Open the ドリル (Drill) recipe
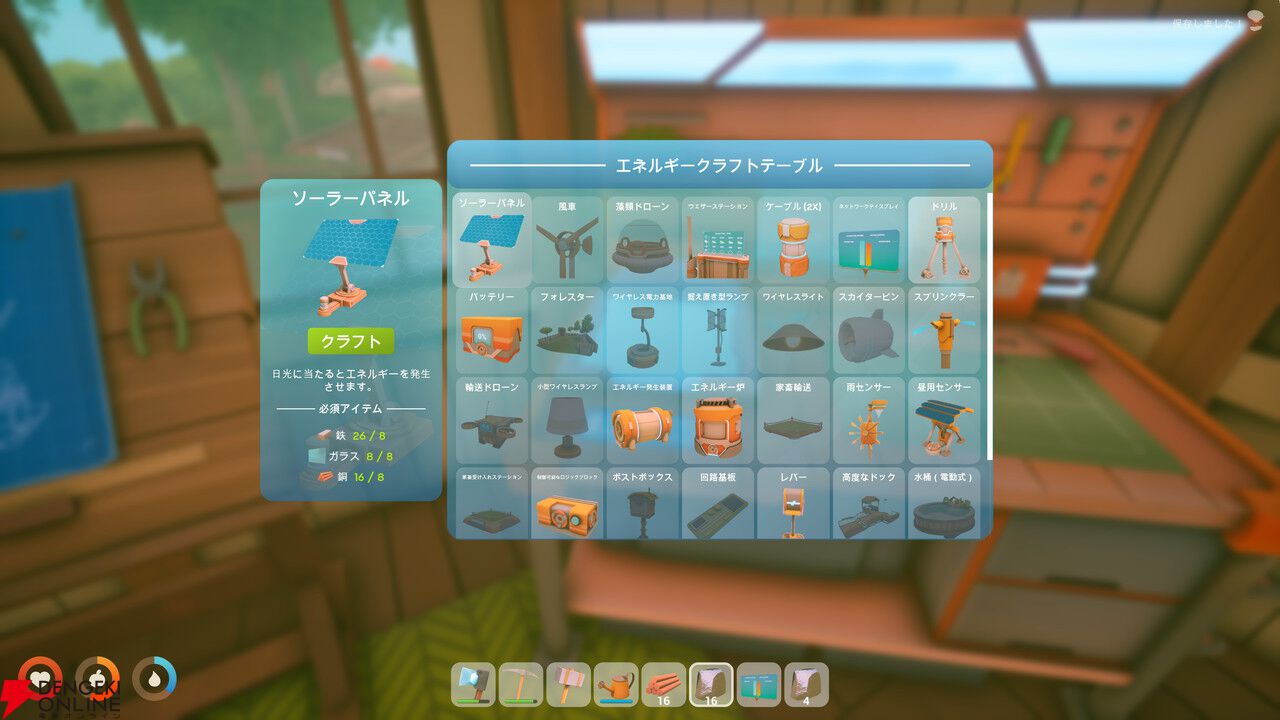Screen dimensions: 1280x720 click(x=944, y=240)
